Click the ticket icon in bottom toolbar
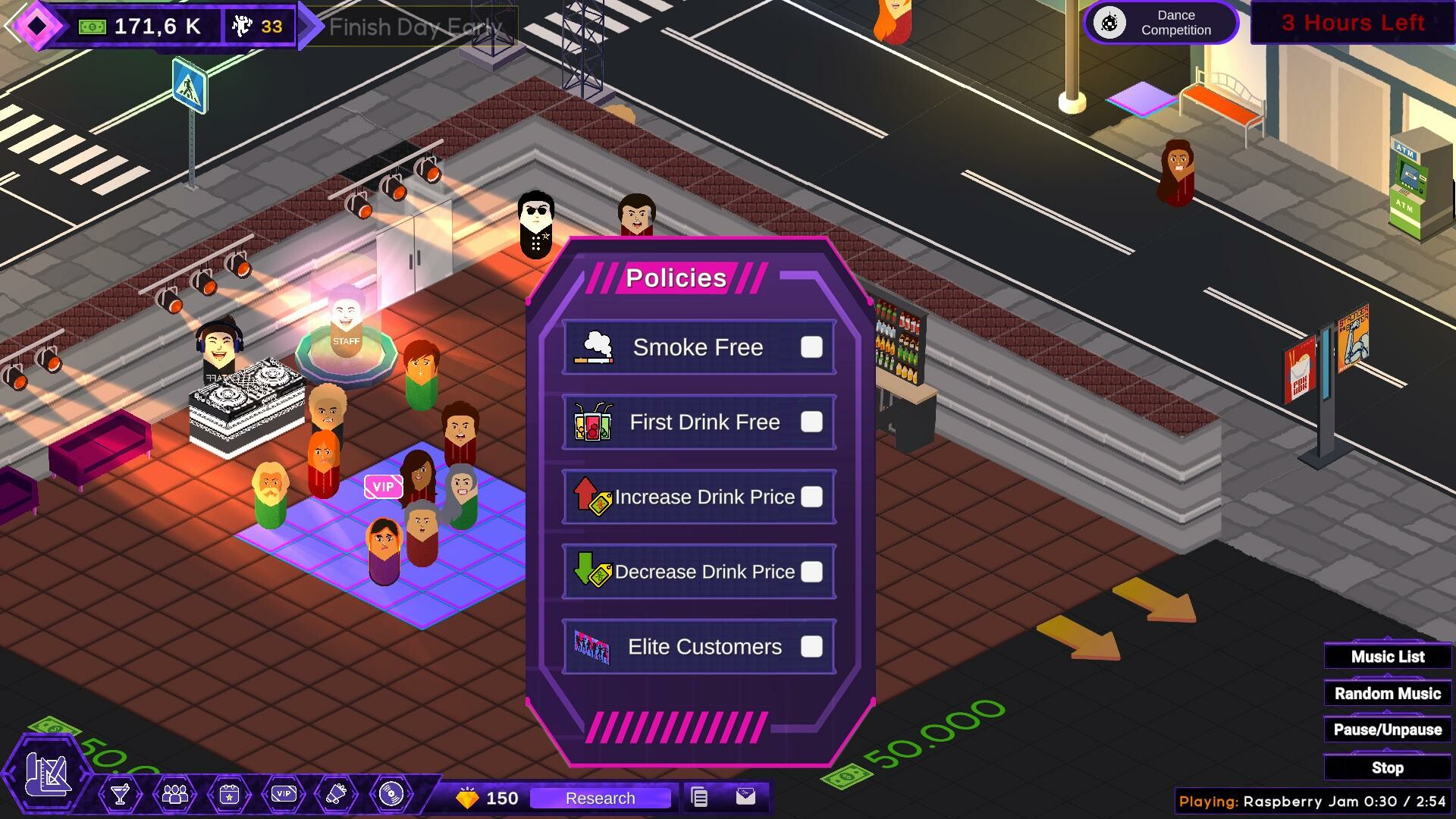The height and width of the screenshot is (819, 1456). point(337,795)
